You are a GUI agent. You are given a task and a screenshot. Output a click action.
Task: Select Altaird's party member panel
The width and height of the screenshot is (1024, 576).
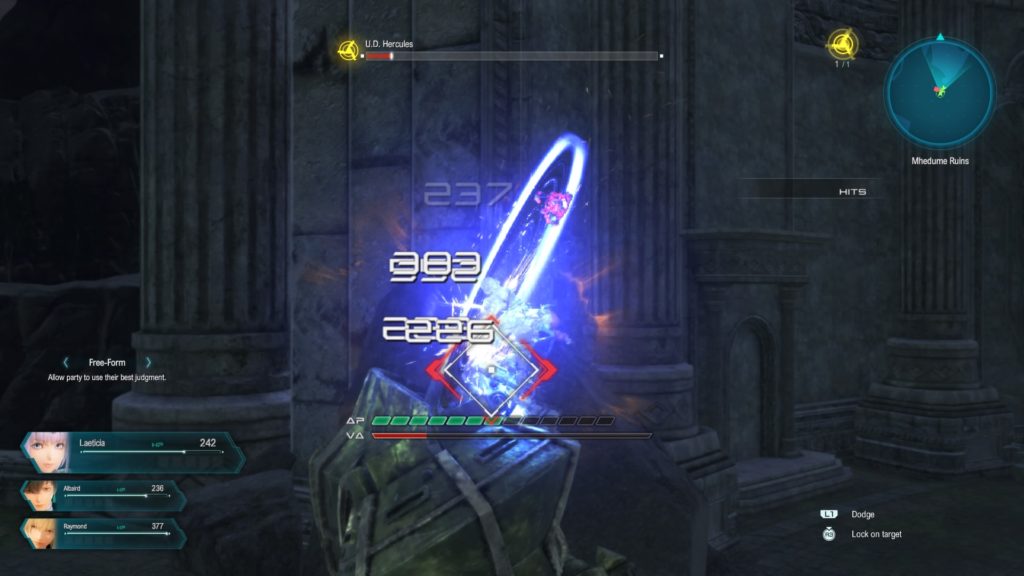tap(103, 495)
